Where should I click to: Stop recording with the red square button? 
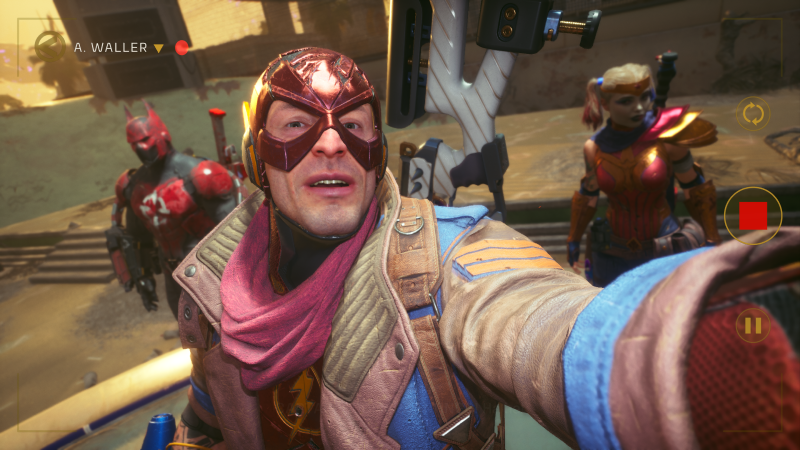[x=752, y=215]
